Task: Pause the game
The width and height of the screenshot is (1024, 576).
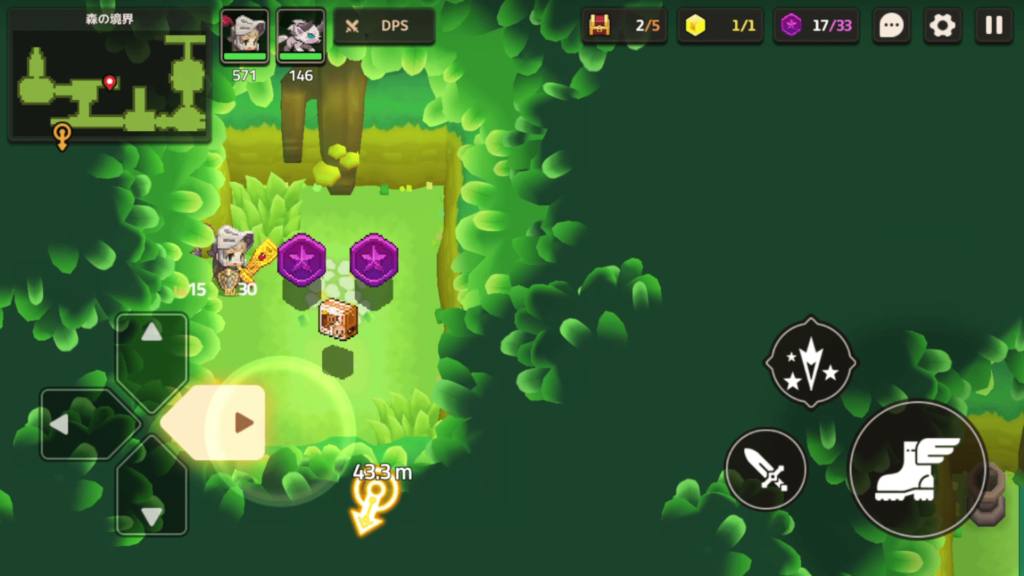Action: (x=993, y=26)
